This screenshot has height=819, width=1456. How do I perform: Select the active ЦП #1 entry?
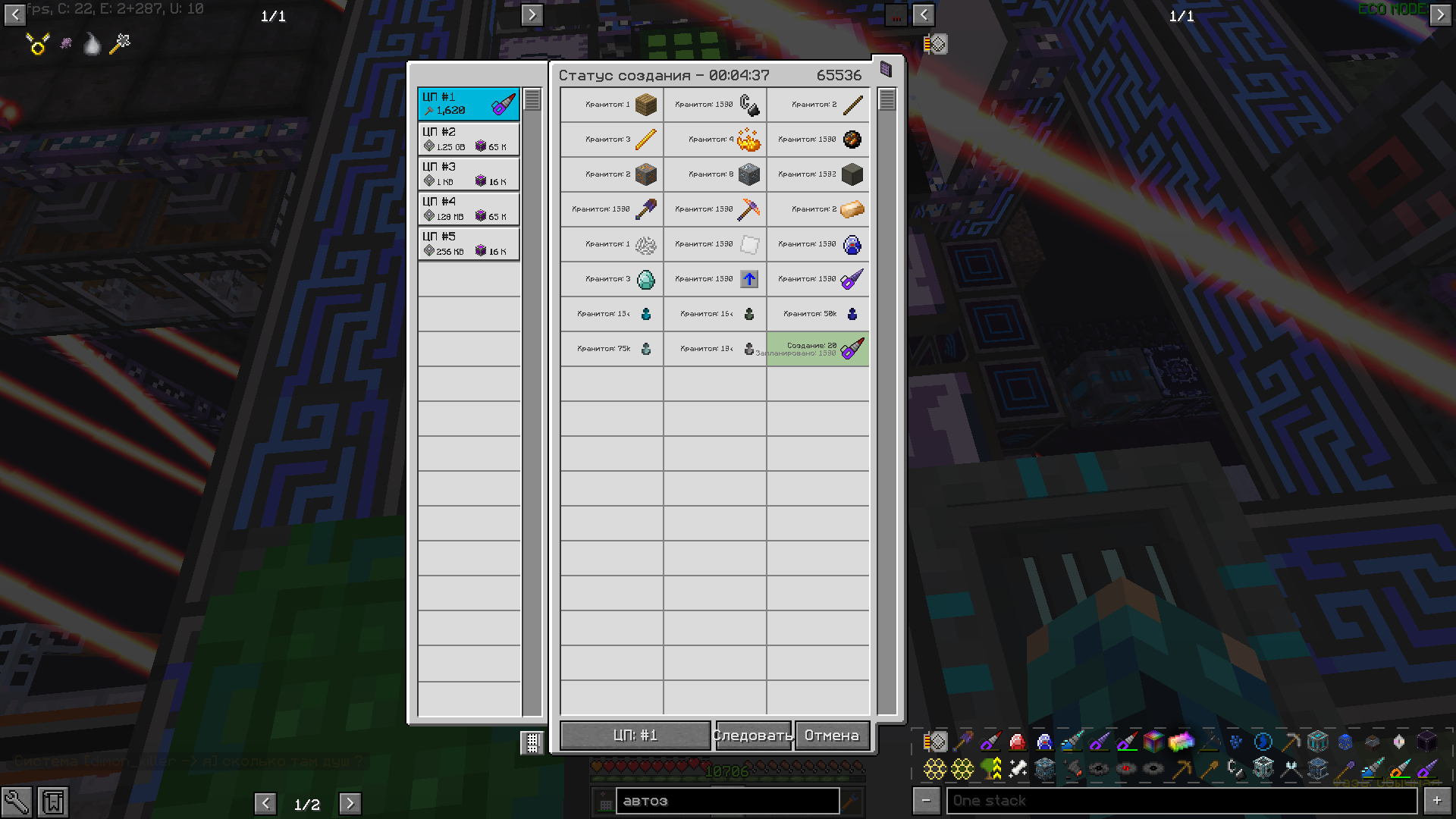(469, 104)
